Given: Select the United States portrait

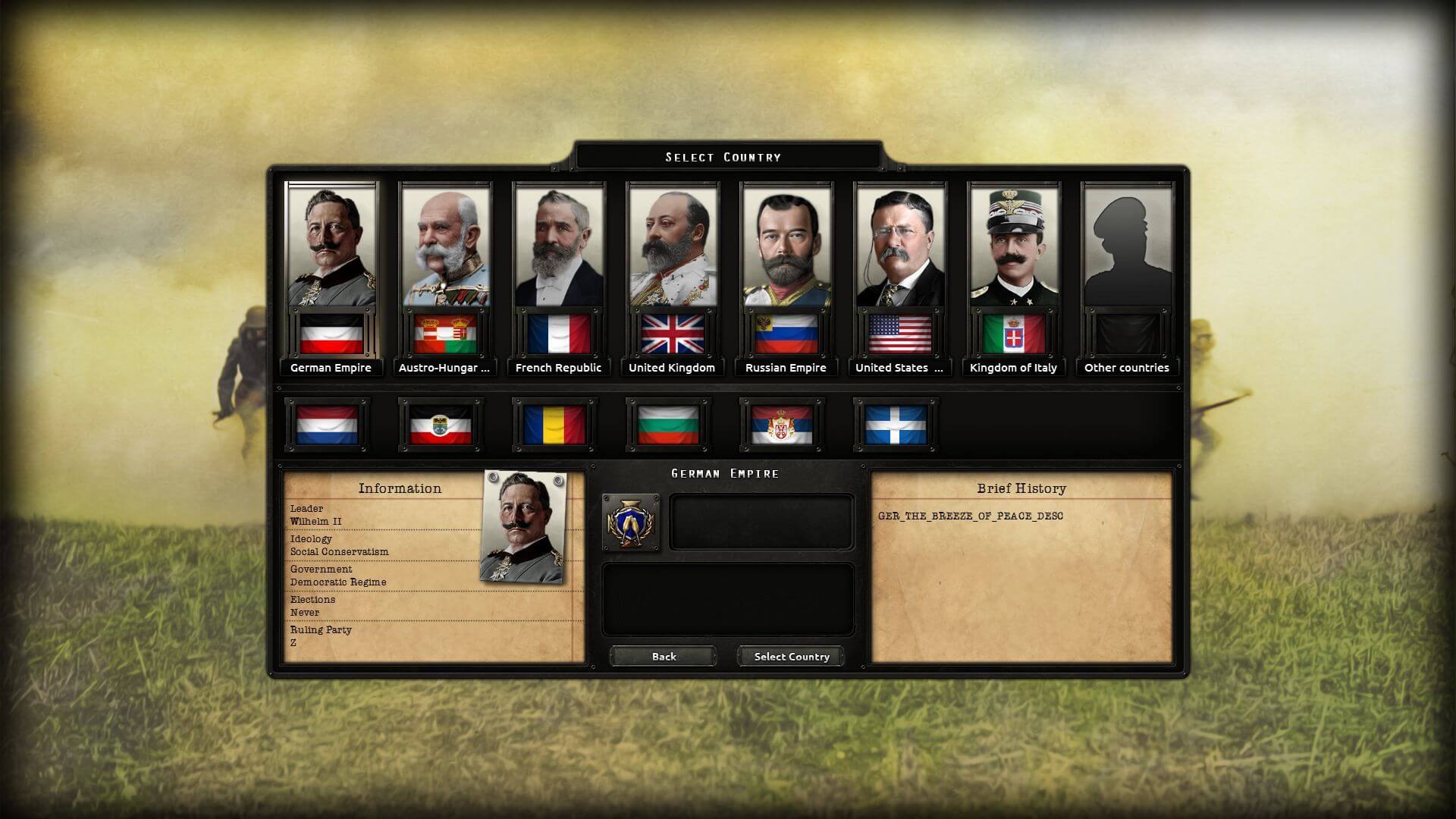Looking at the screenshot, I should [900, 246].
